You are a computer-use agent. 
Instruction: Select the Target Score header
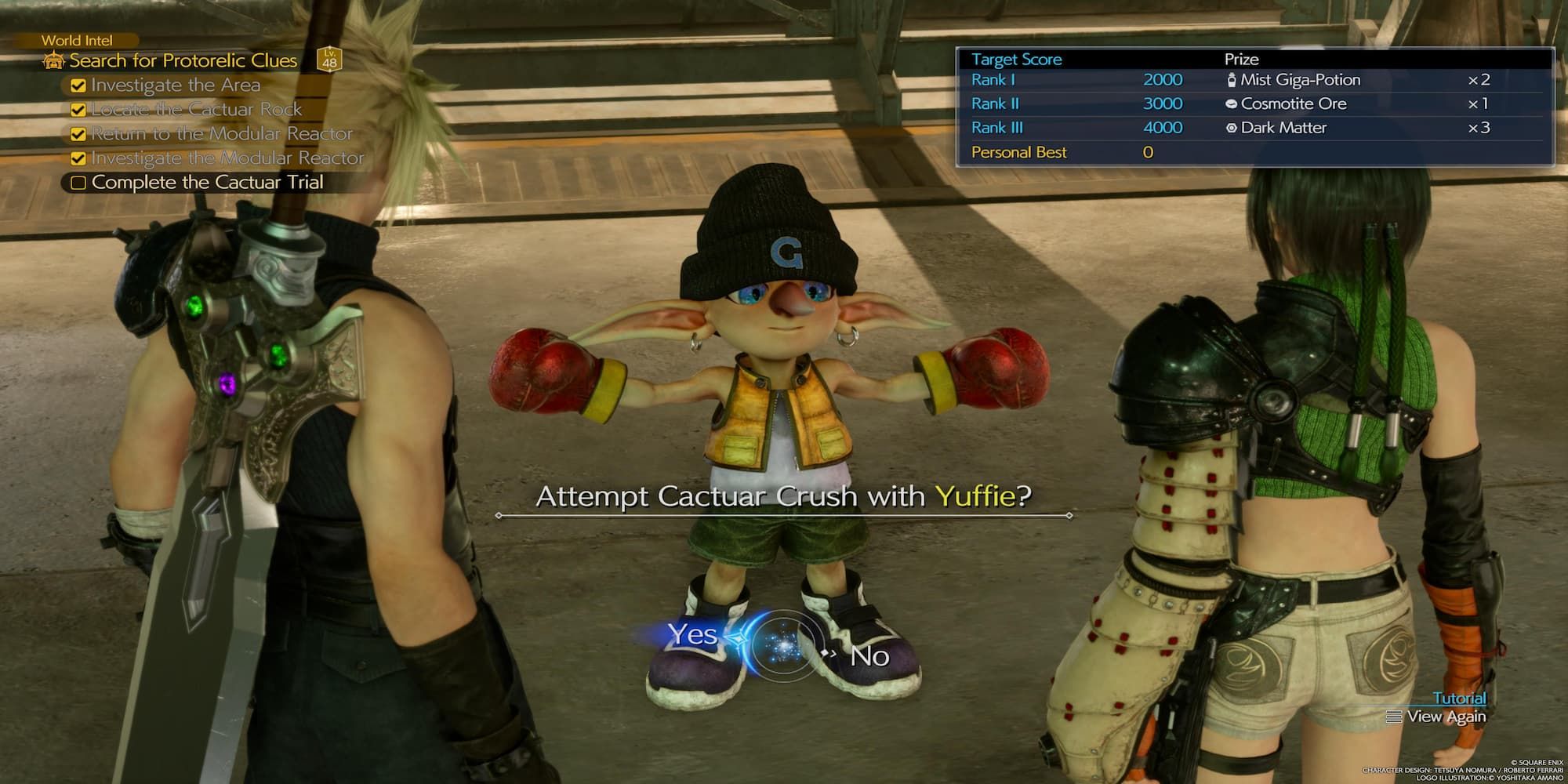1016,59
